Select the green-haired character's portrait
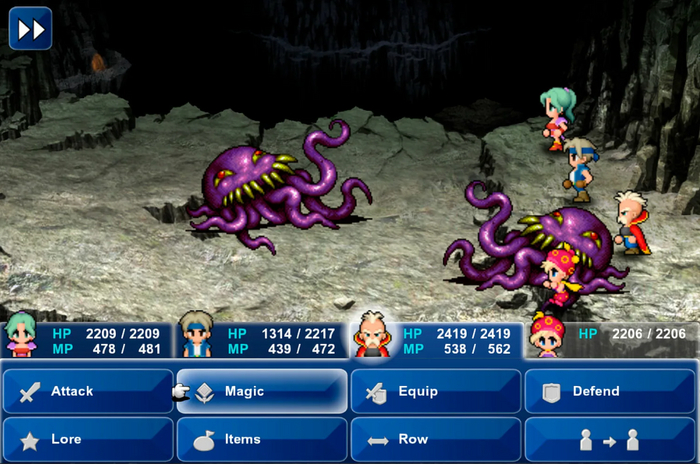Viewport: 700px width, 464px height. click(21, 335)
